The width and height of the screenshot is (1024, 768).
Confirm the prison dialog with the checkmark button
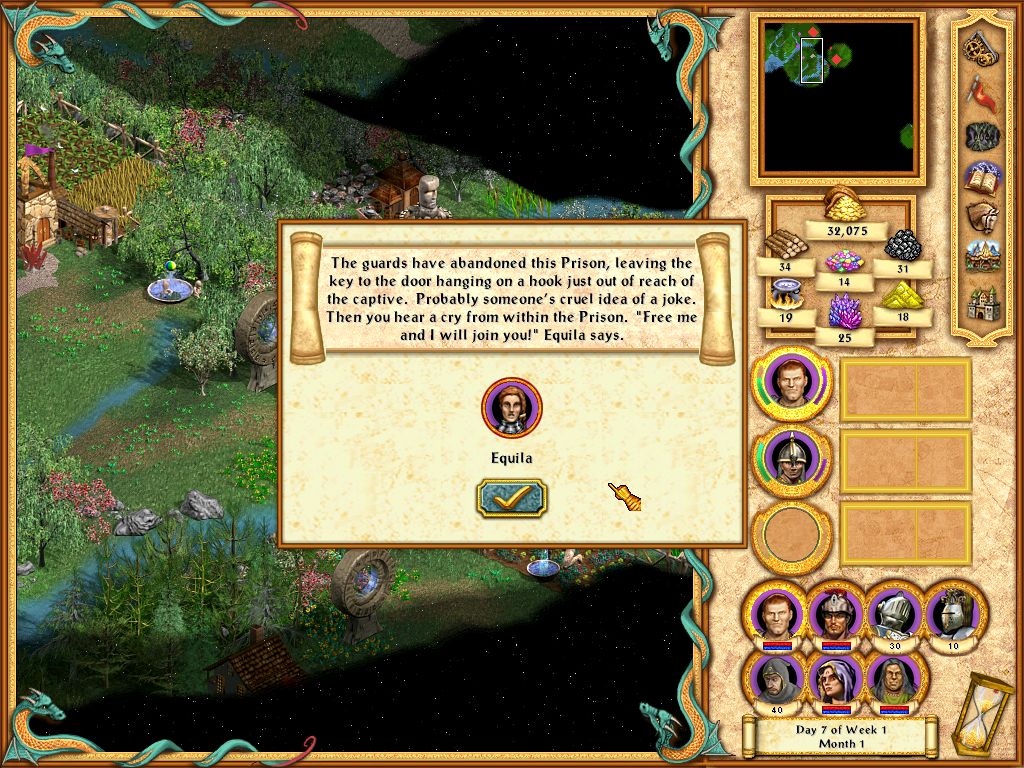511,497
